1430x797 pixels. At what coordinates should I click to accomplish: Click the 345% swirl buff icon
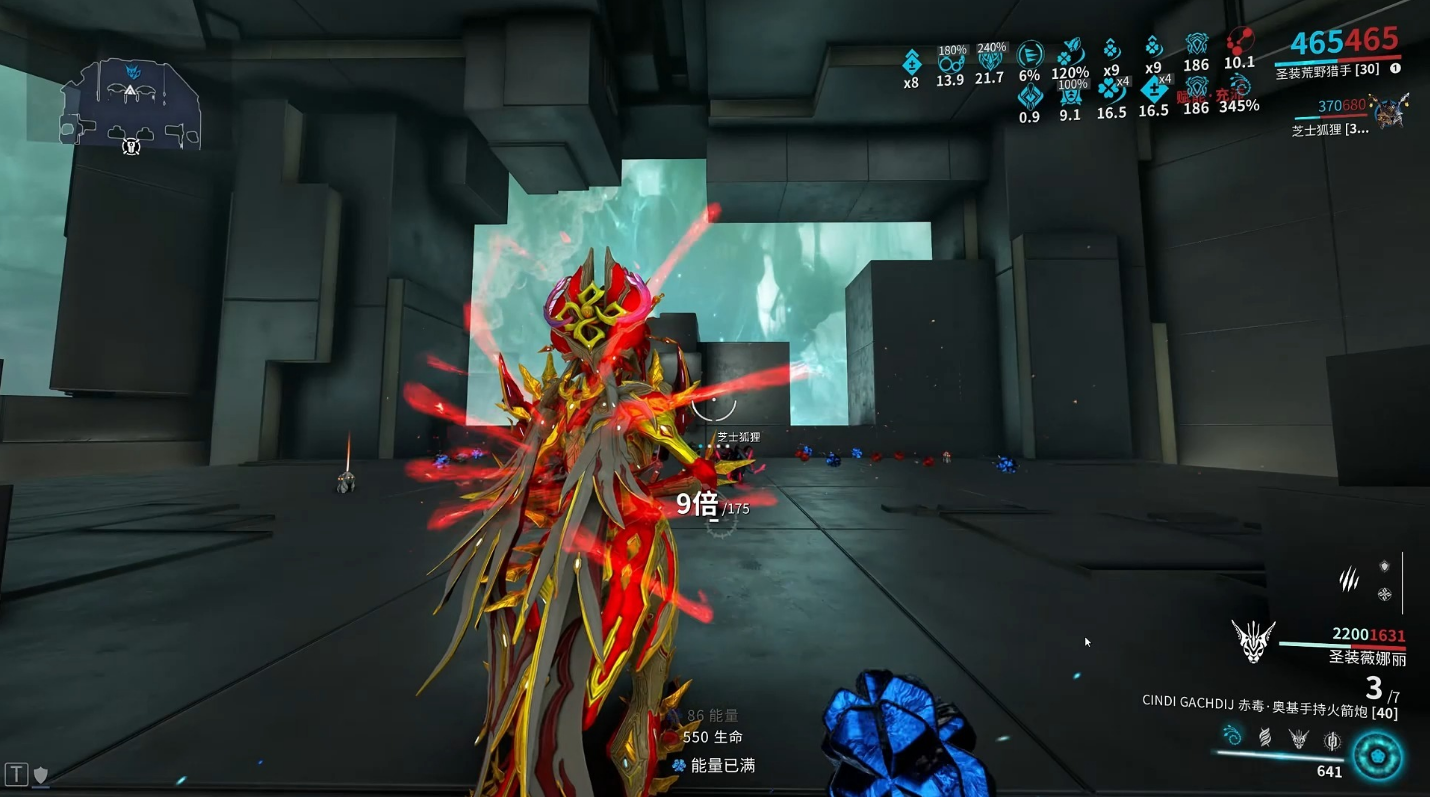[x=1240, y=86]
